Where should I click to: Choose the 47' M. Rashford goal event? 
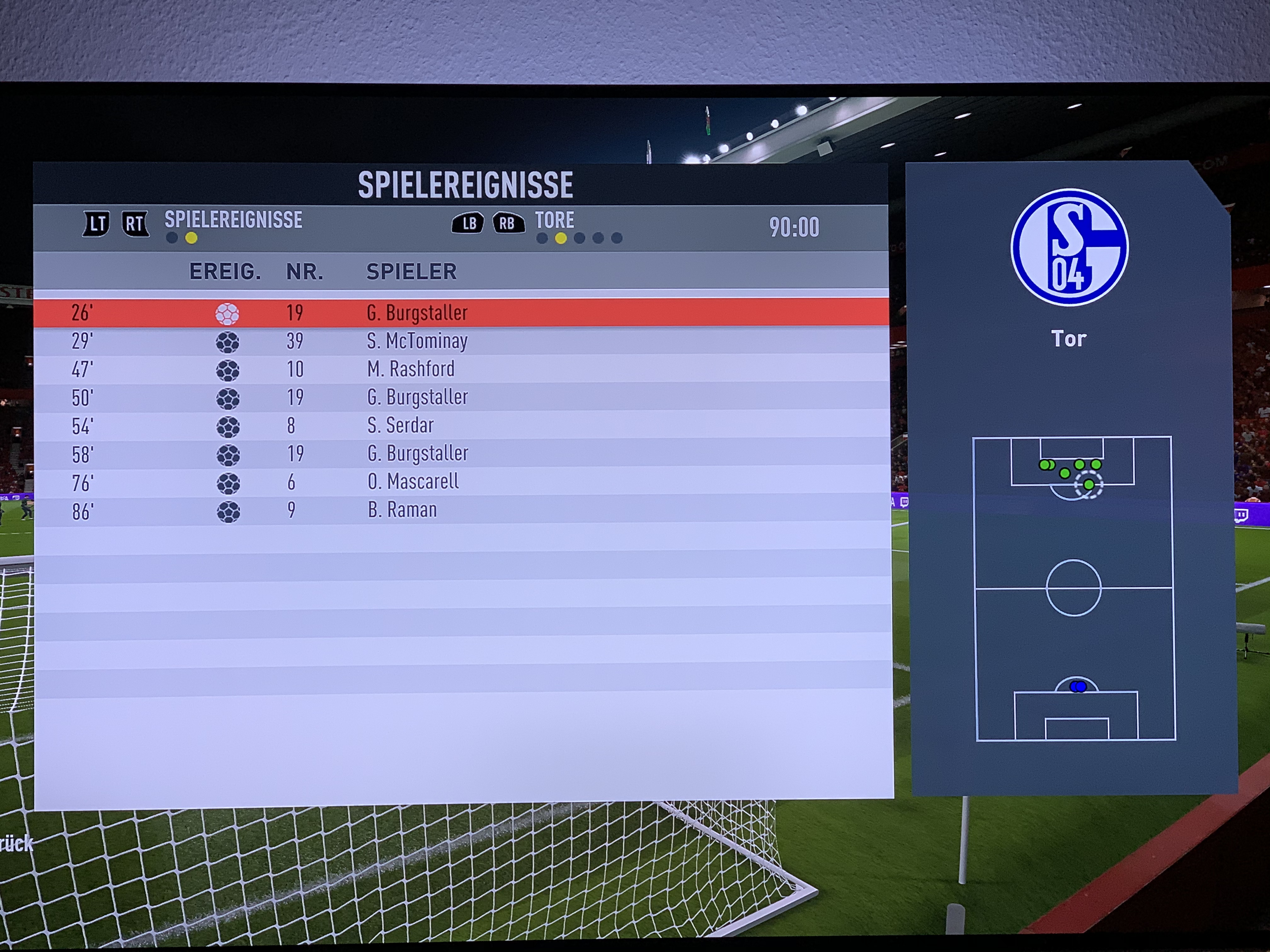click(x=410, y=369)
